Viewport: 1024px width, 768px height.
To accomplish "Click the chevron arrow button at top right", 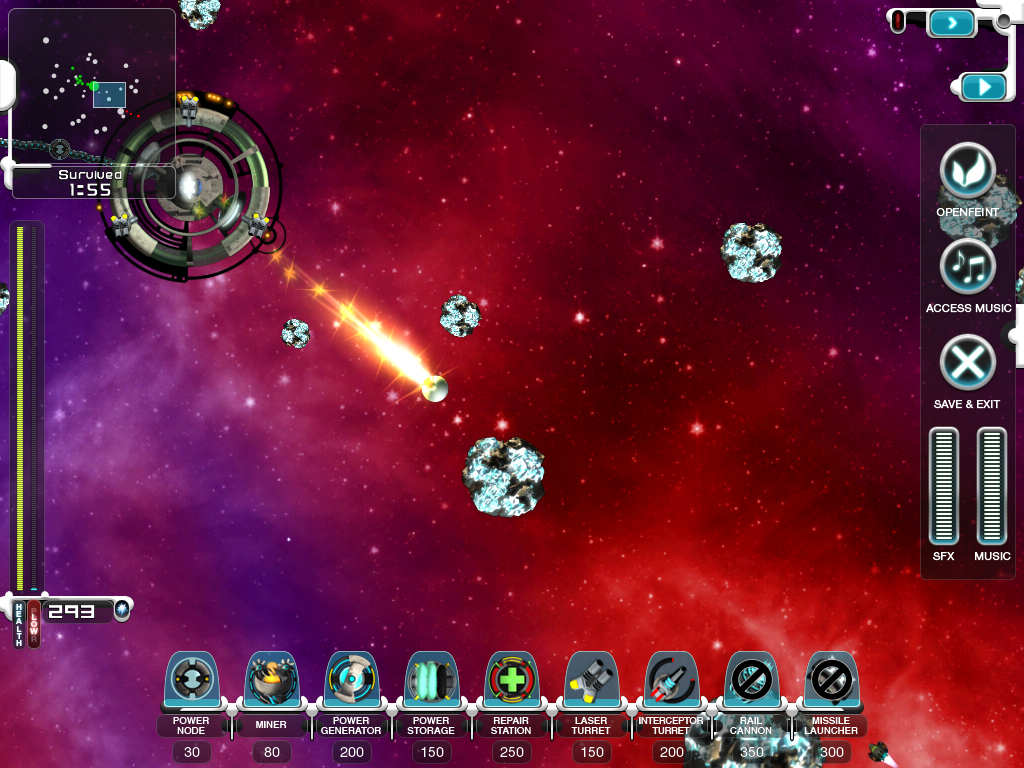I will [951, 22].
